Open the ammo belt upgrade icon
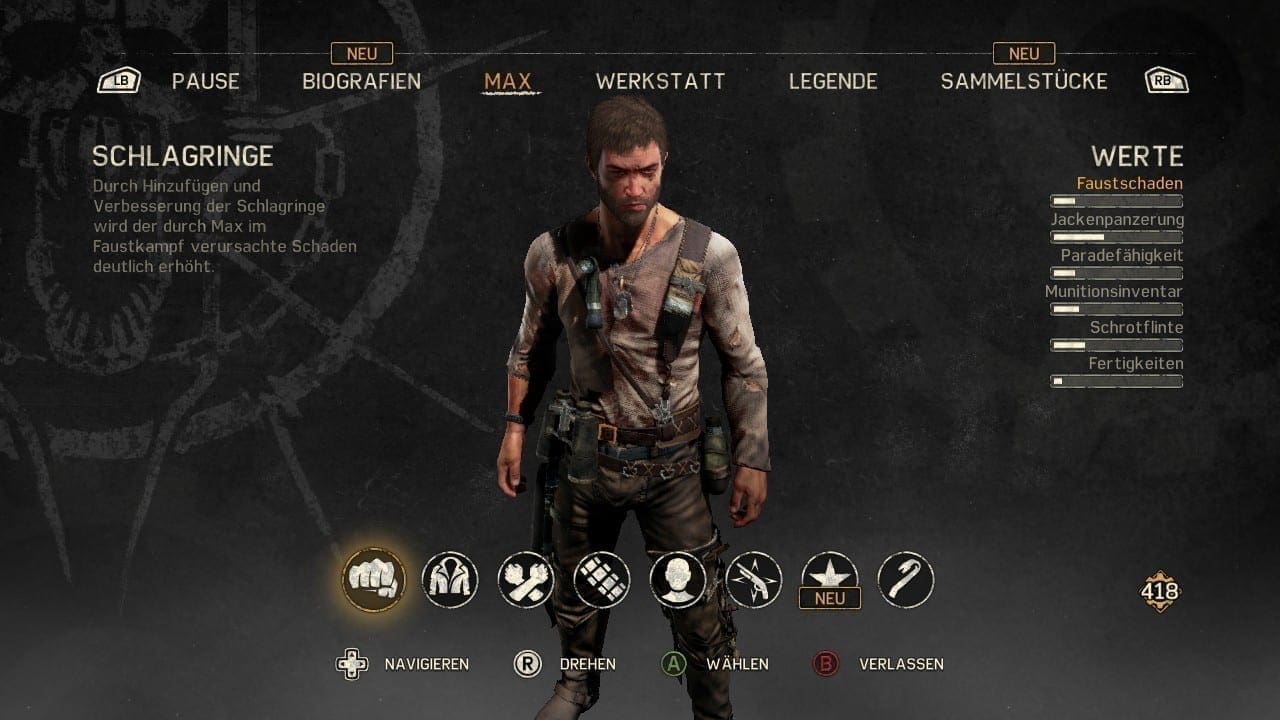1280x720 pixels. (x=602, y=579)
